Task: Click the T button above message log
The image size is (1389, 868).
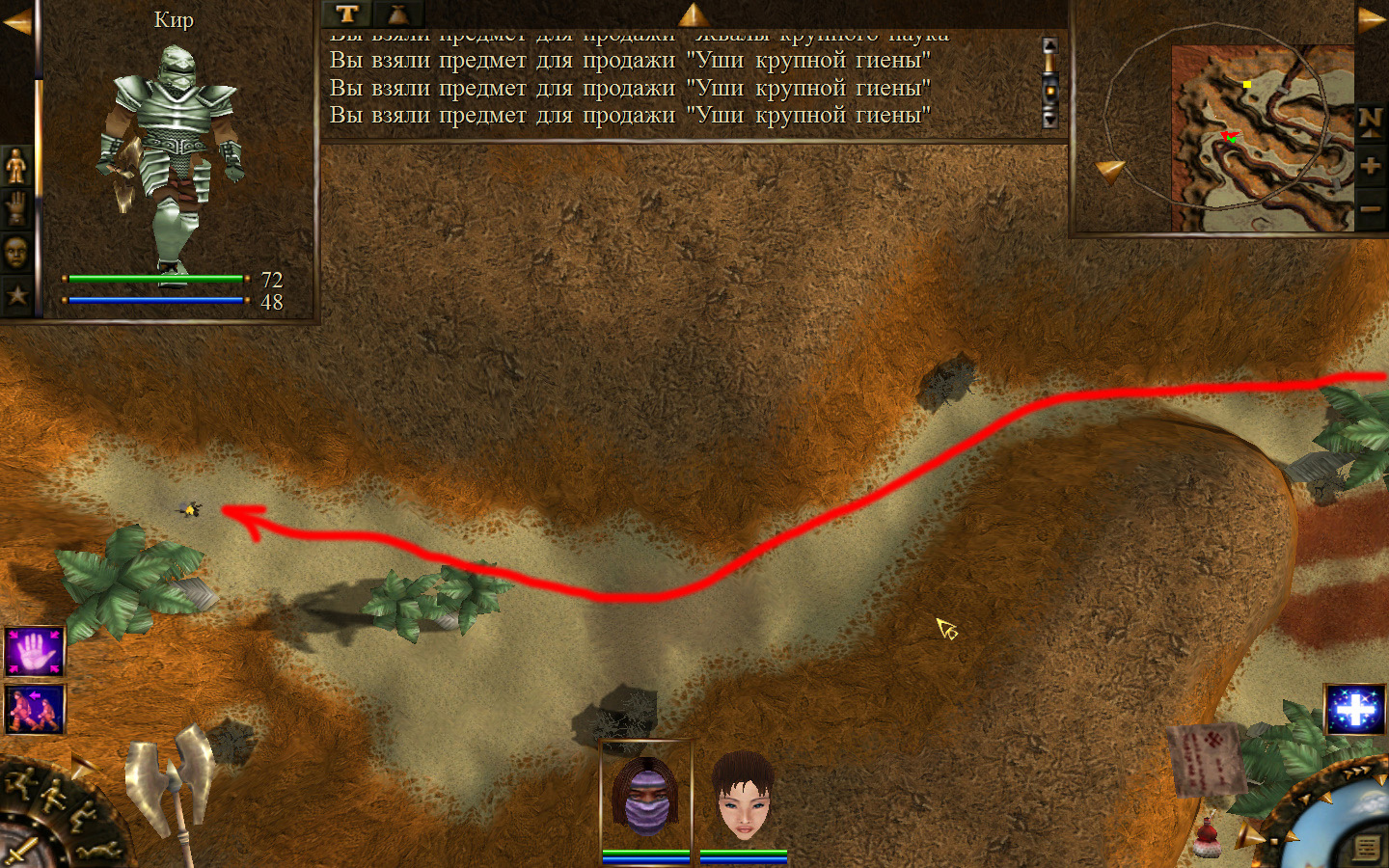Action: coord(347,14)
